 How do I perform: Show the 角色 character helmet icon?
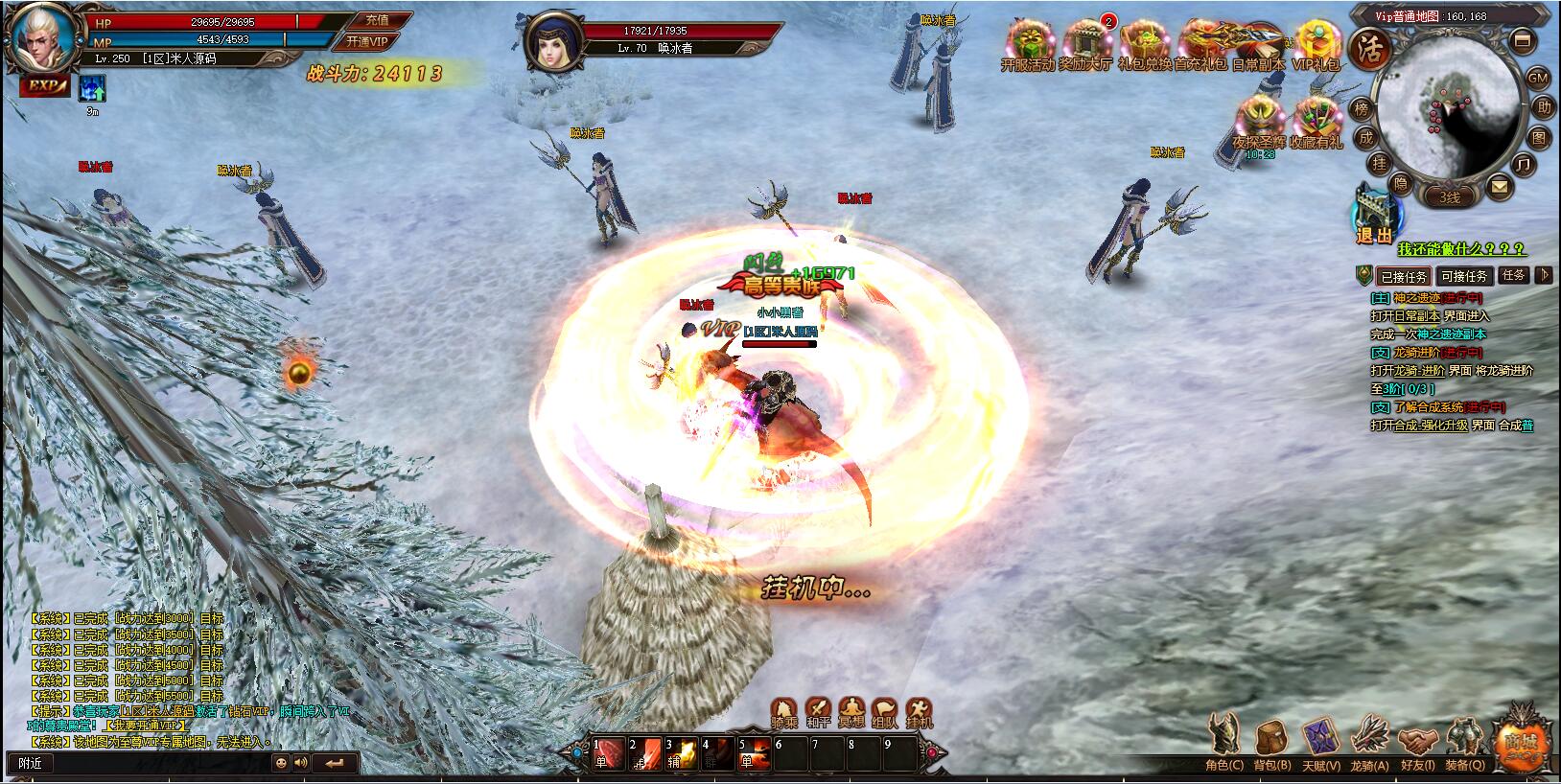pos(1223,744)
